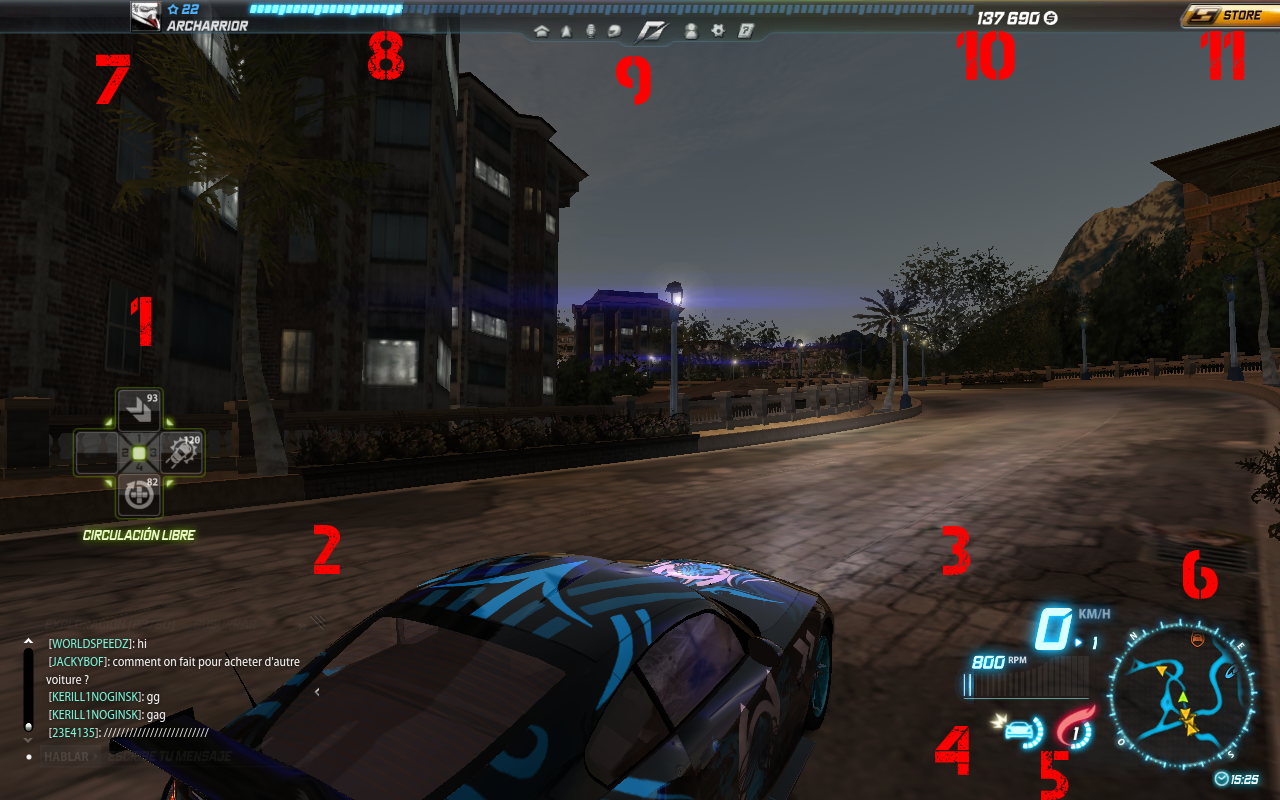
Task: Toggle the voice chat microphone icon
Action: click(x=591, y=31)
